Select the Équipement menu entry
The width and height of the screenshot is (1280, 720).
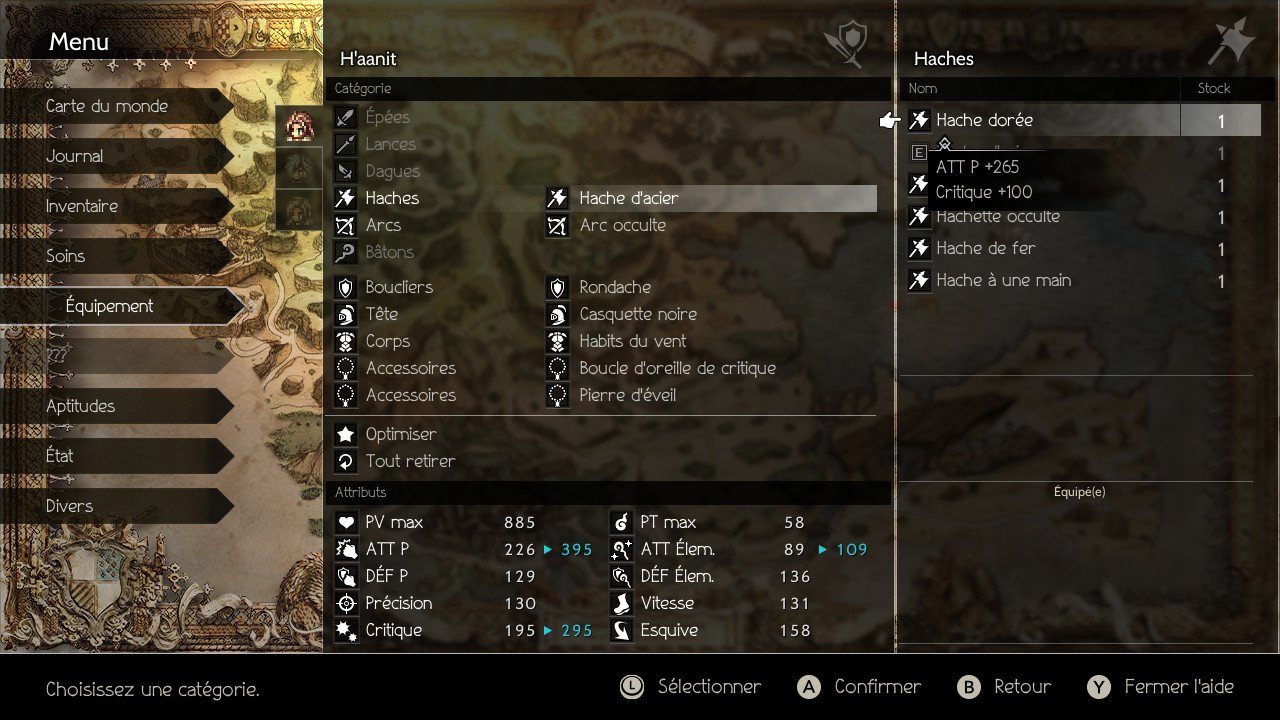(110, 306)
